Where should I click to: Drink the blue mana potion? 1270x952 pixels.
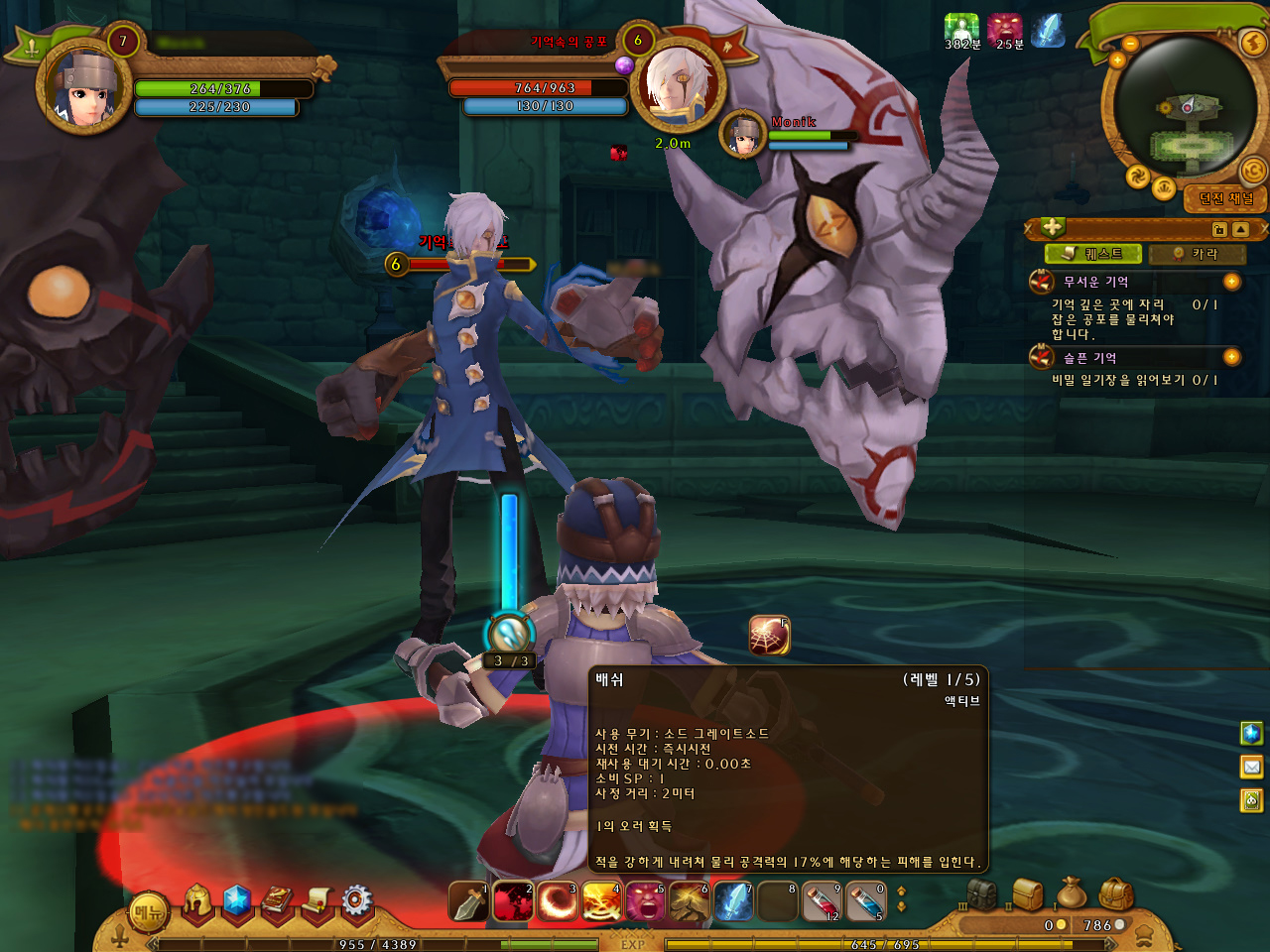click(x=865, y=902)
